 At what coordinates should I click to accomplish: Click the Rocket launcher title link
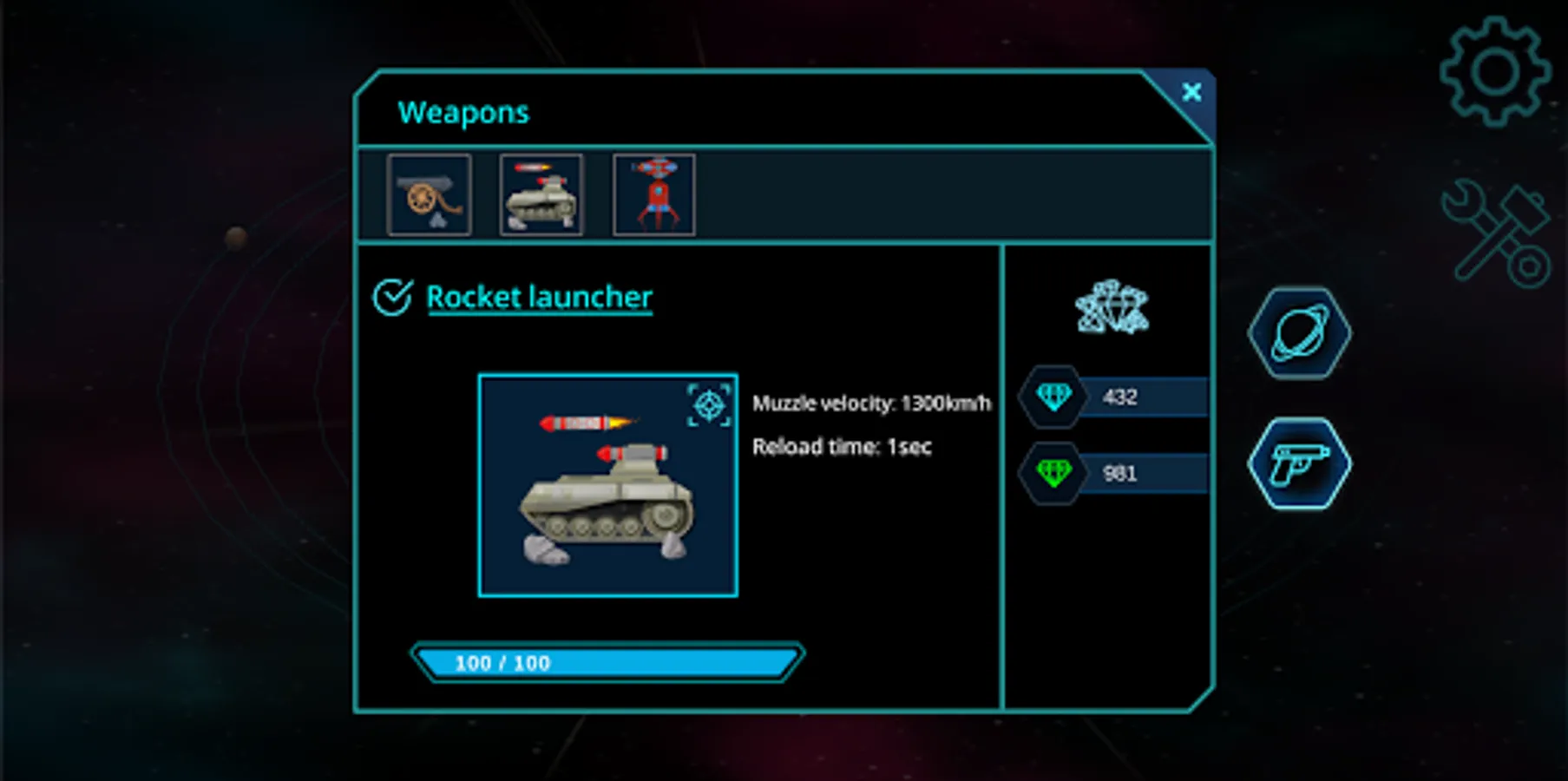coord(539,298)
